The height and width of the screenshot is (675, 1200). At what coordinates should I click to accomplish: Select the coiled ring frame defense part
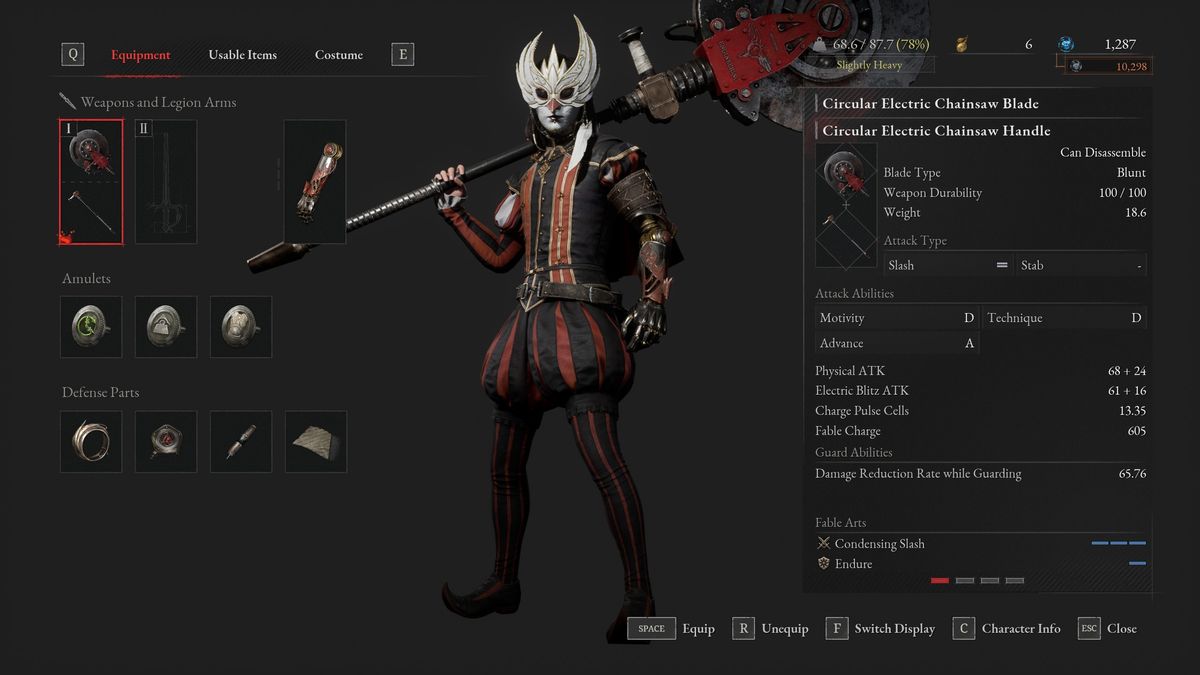(x=91, y=441)
